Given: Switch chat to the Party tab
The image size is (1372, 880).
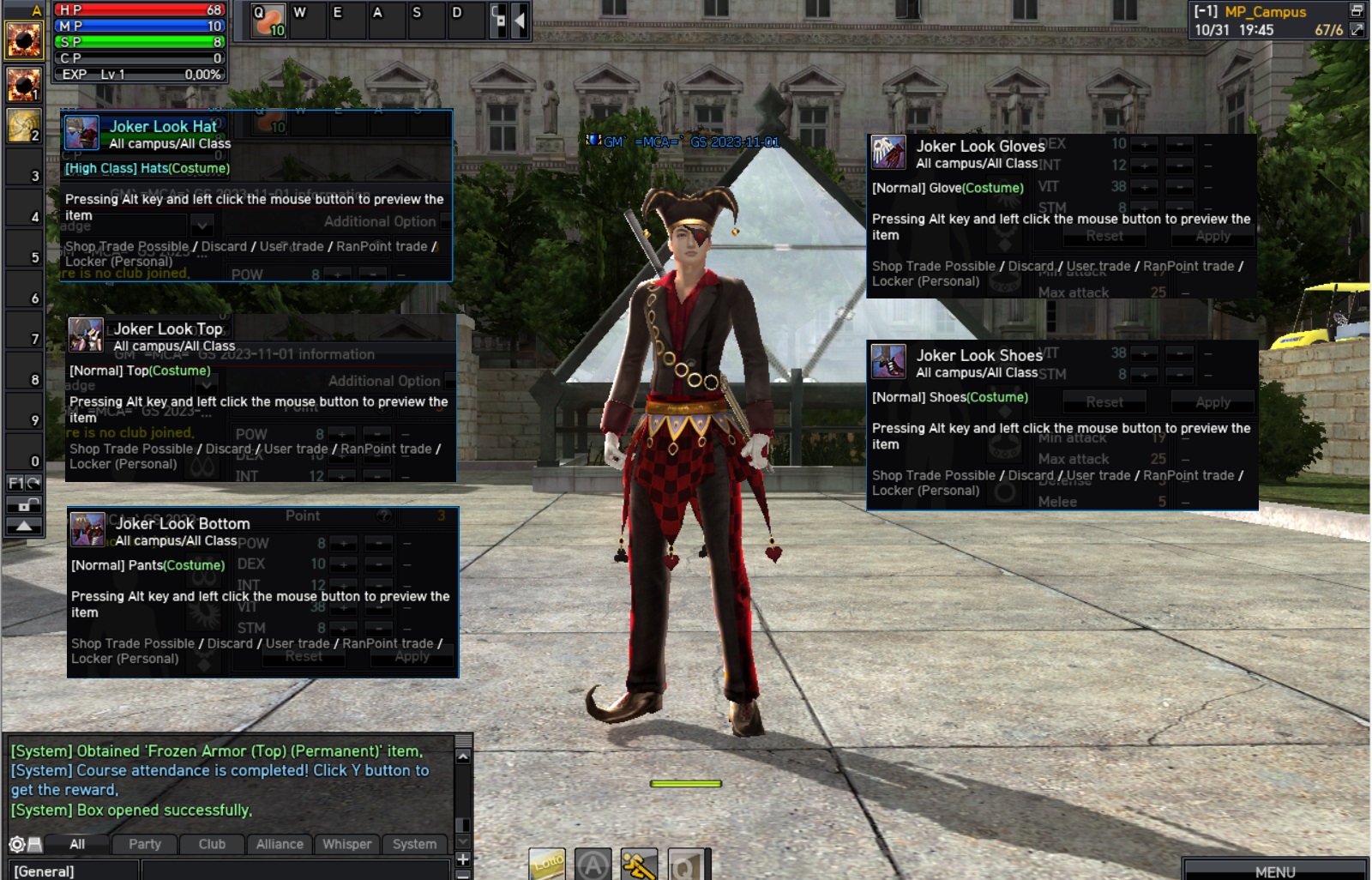Looking at the screenshot, I should (x=145, y=844).
